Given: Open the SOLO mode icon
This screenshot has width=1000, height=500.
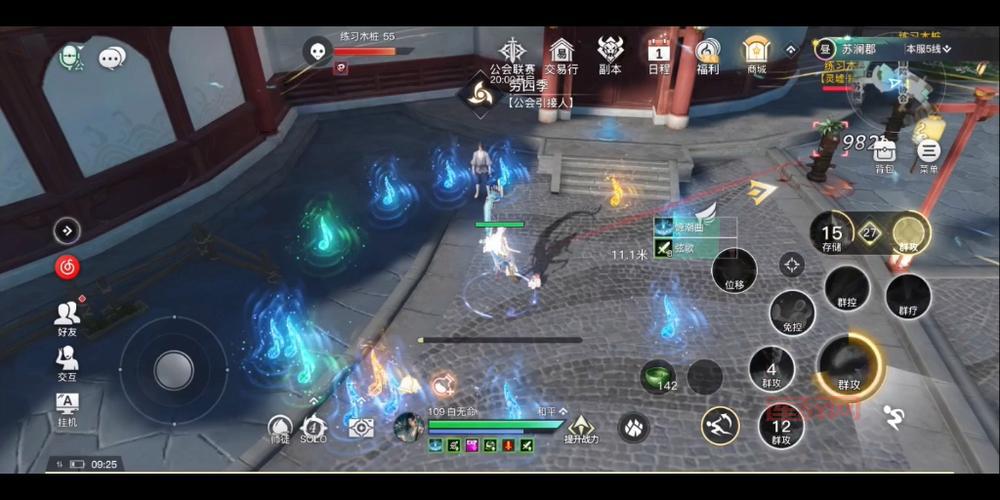Looking at the screenshot, I should coord(314,427).
